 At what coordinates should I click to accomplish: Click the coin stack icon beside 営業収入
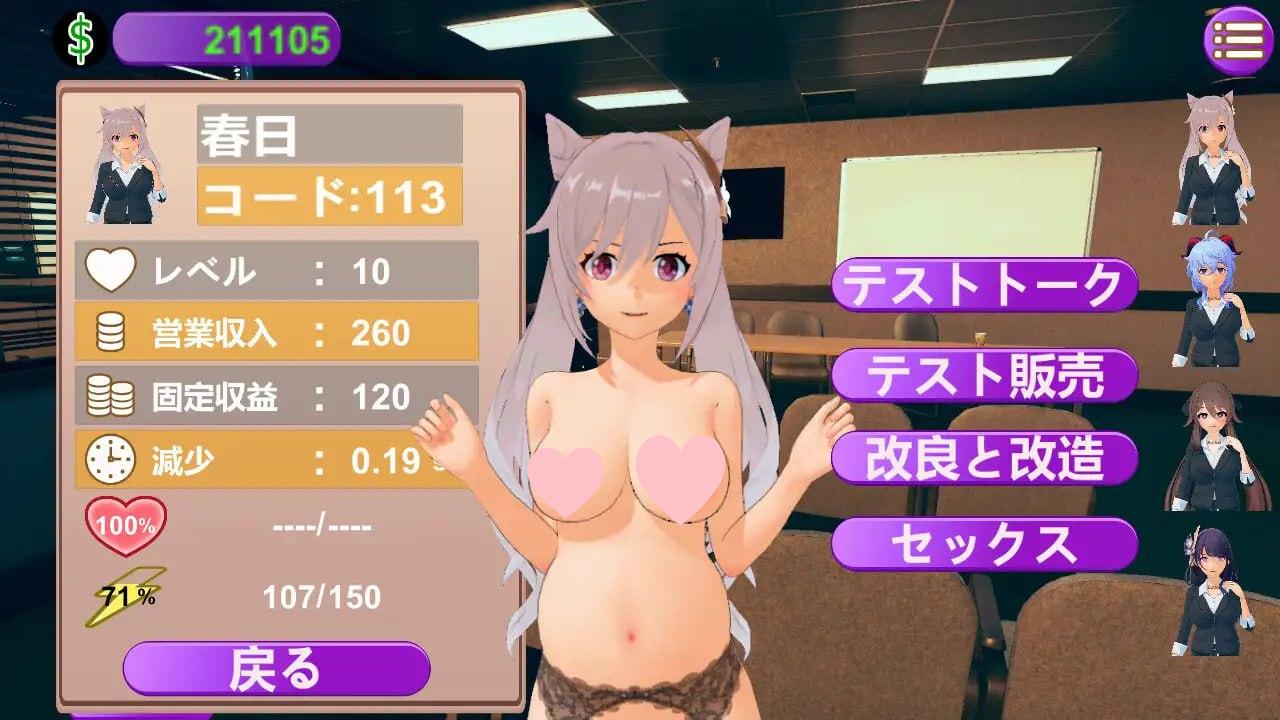click(x=109, y=330)
